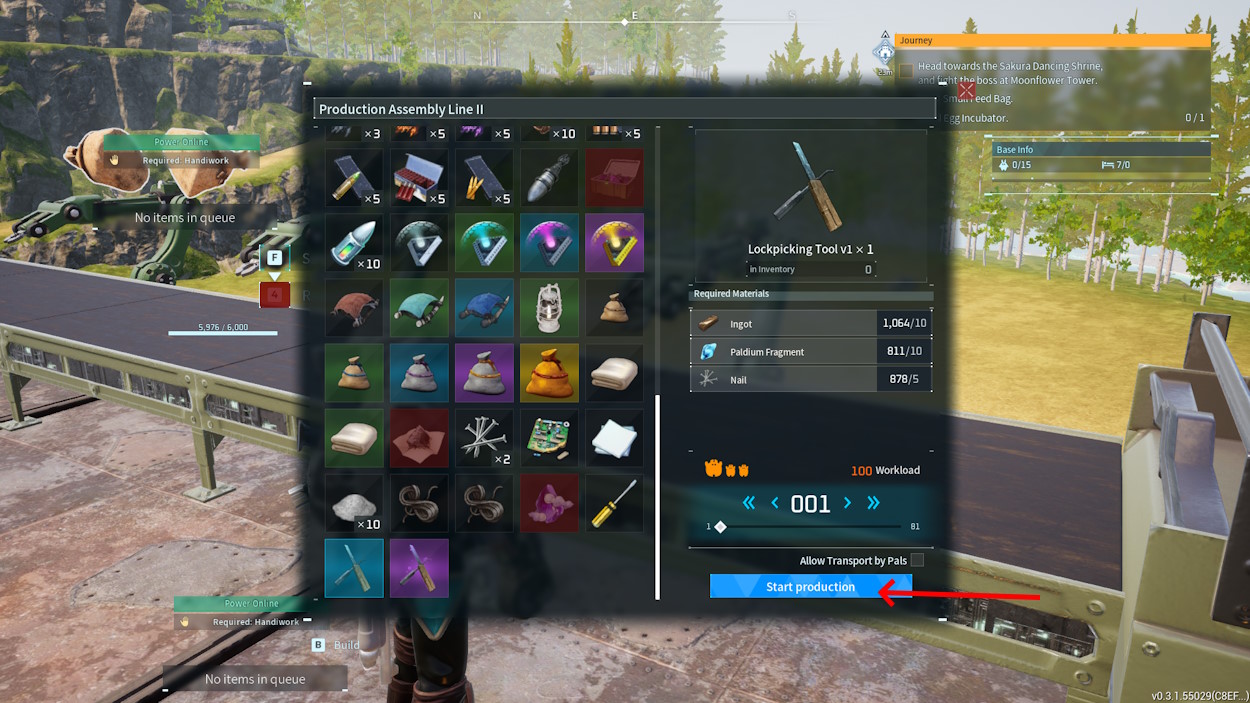Open the Journey quest tracker
Image resolution: width=1250 pixels, height=703 pixels.
coord(1052,41)
